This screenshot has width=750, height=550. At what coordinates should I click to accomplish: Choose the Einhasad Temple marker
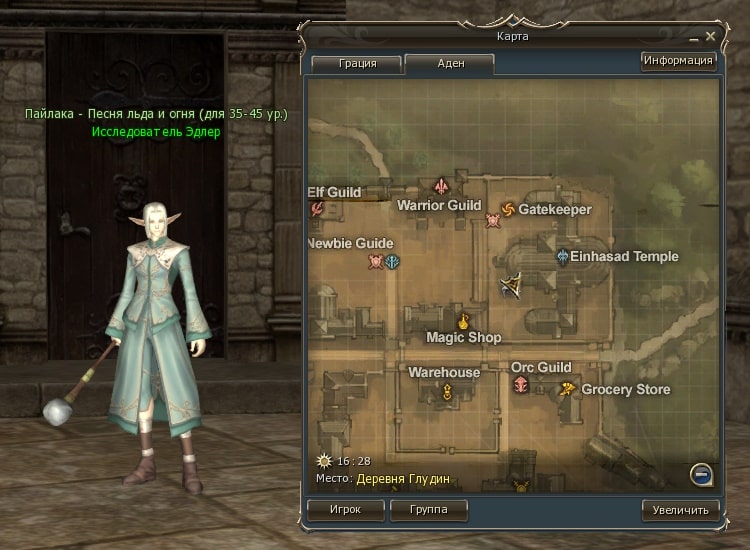(x=564, y=257)
